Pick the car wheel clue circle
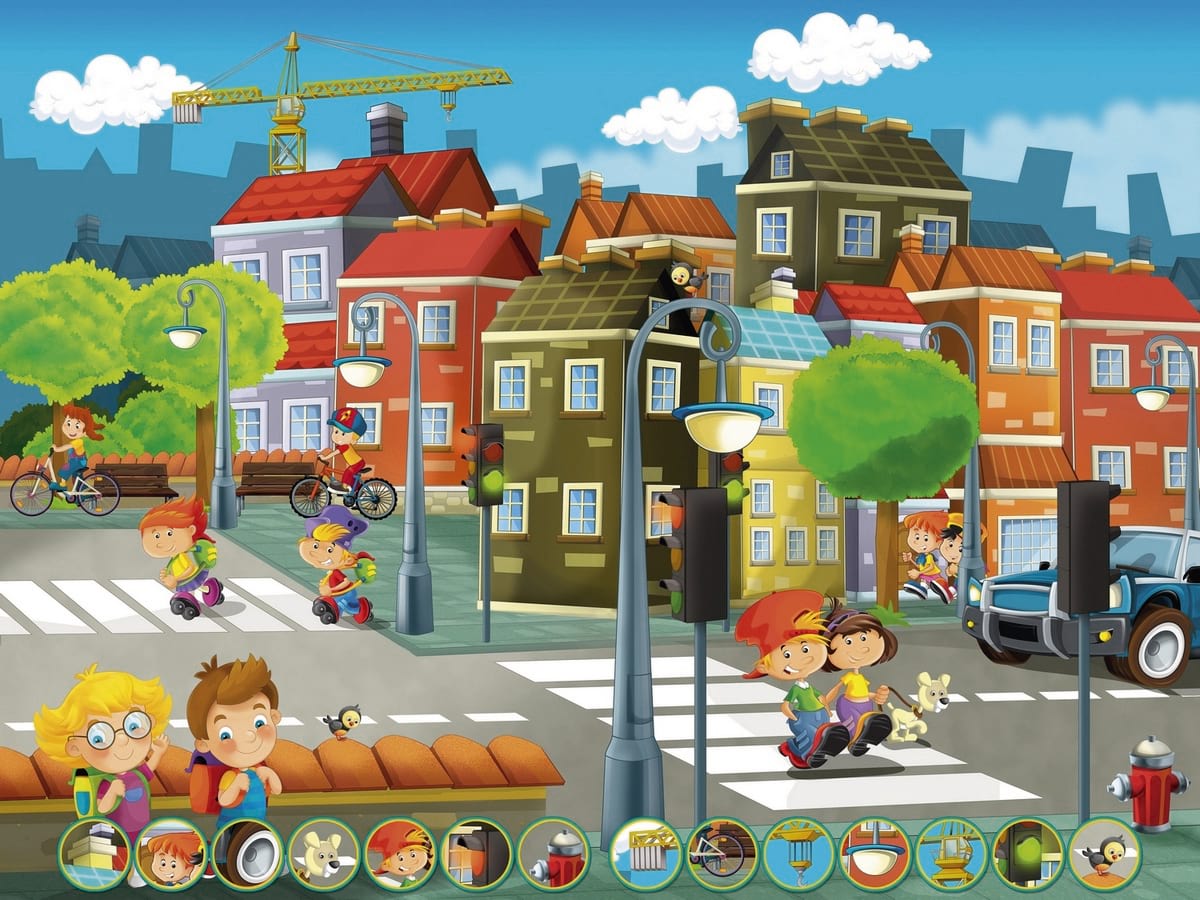This screenshot has width=1200, height=900. coord(247,854)
